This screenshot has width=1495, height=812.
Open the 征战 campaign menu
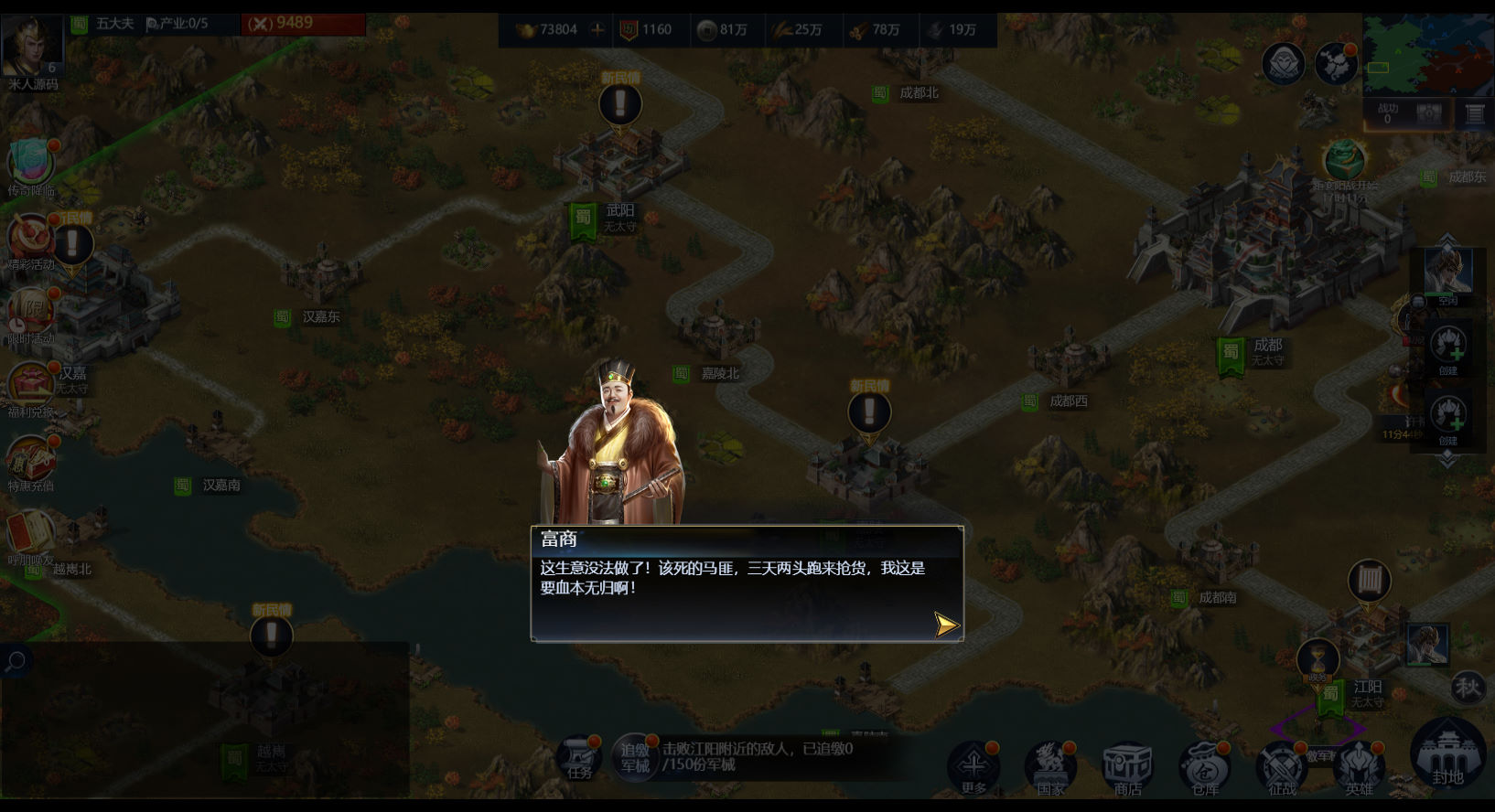pos(1282,766)
